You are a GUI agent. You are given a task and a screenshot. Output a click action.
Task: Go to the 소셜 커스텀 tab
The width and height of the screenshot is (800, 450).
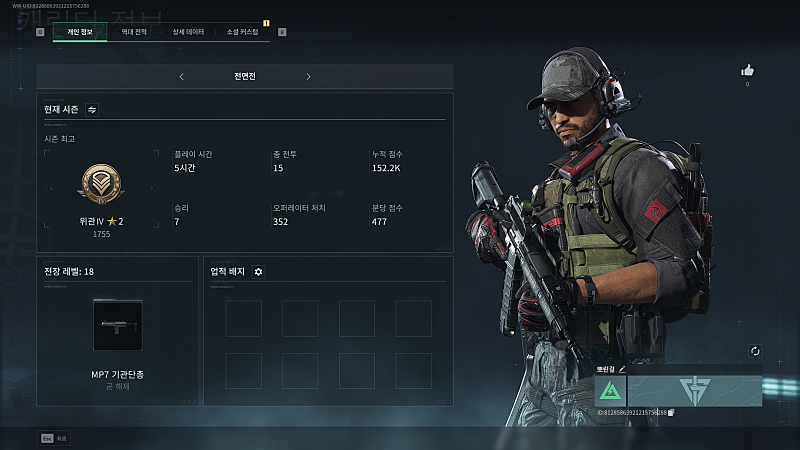coord(242,32)
